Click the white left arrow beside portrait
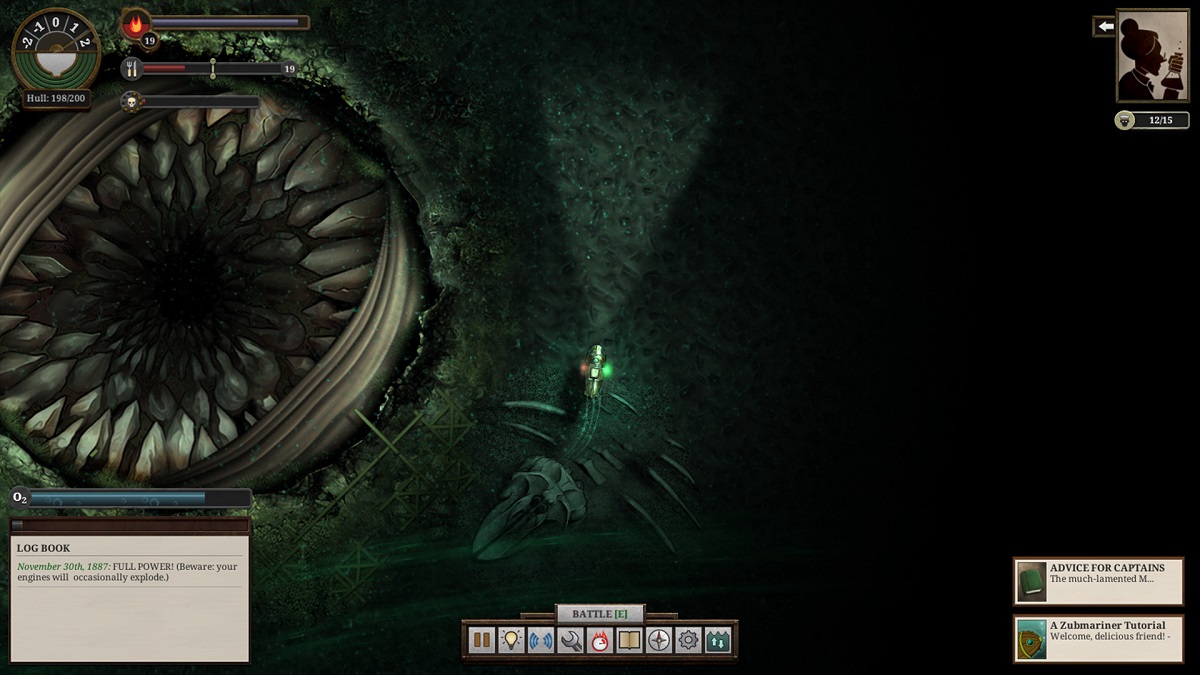Viewport: 1200px width, 675px height. click(1105, 27)
